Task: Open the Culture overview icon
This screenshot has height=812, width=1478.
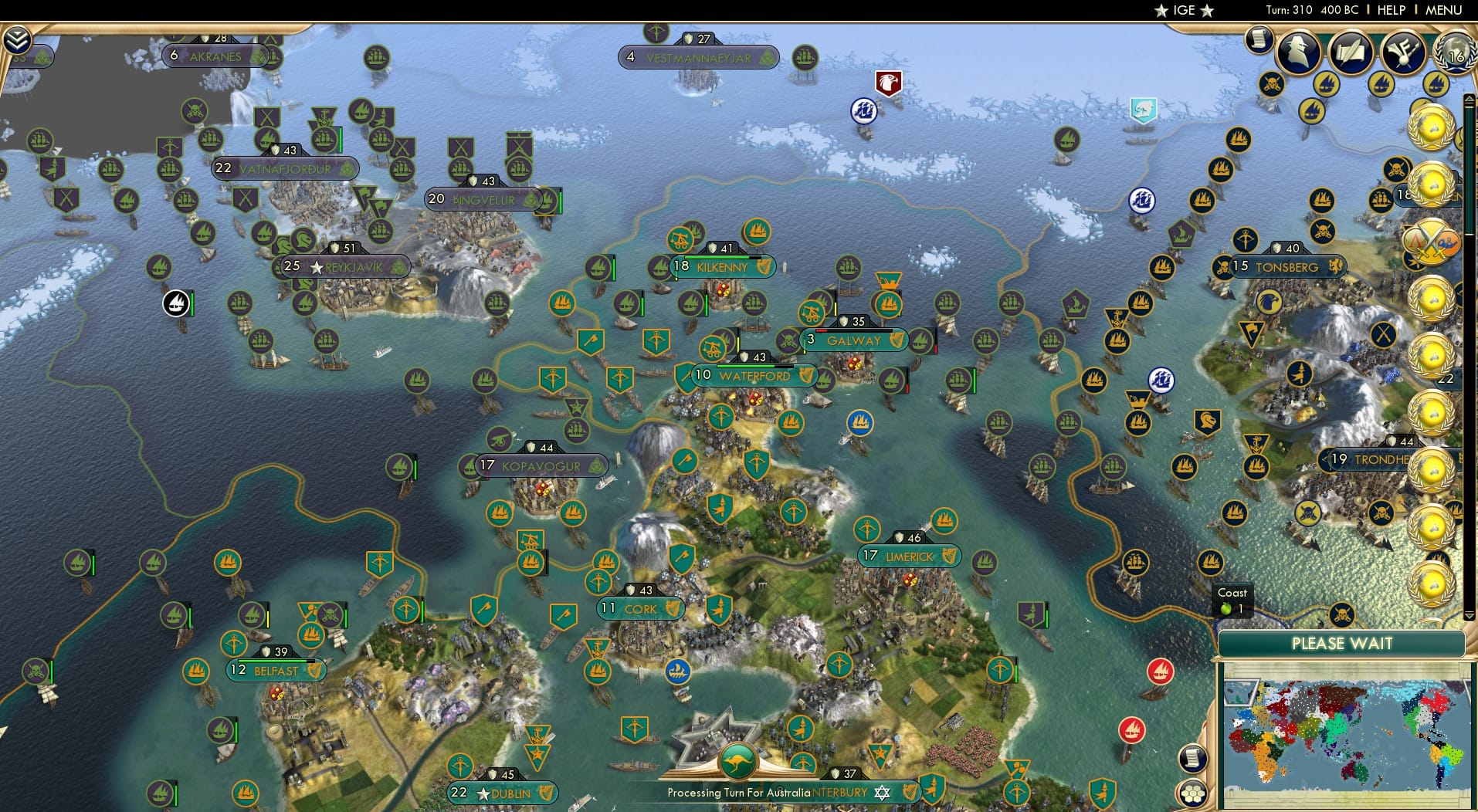Action: pos(1404,53)
